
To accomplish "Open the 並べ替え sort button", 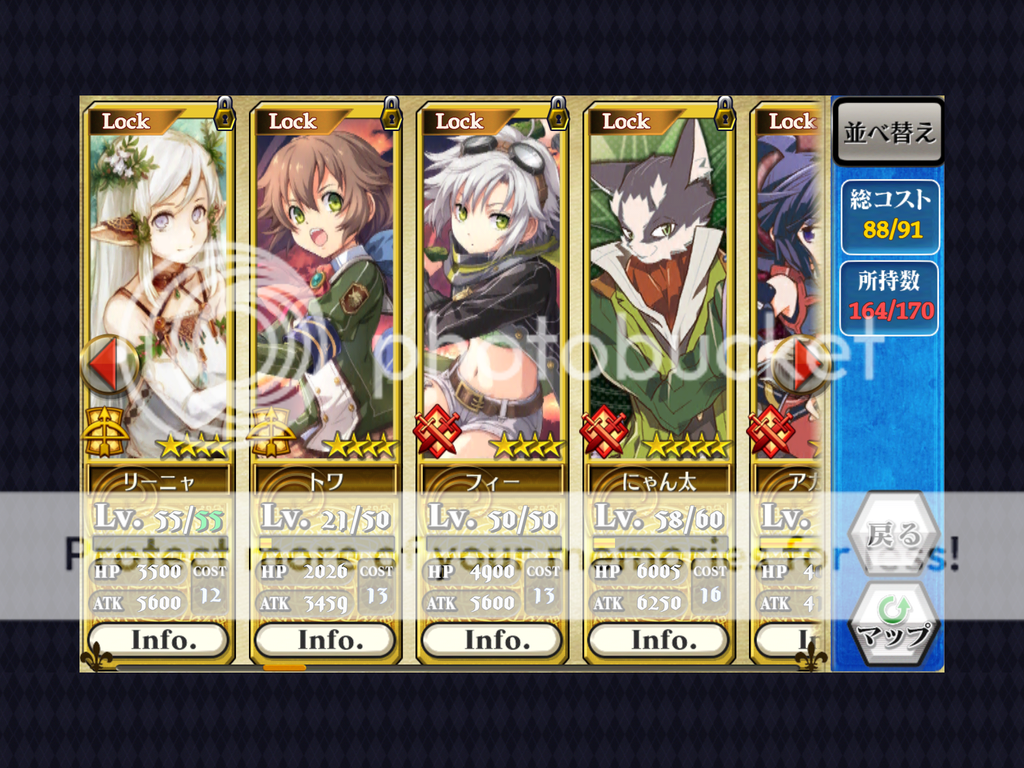I will 889,132.
